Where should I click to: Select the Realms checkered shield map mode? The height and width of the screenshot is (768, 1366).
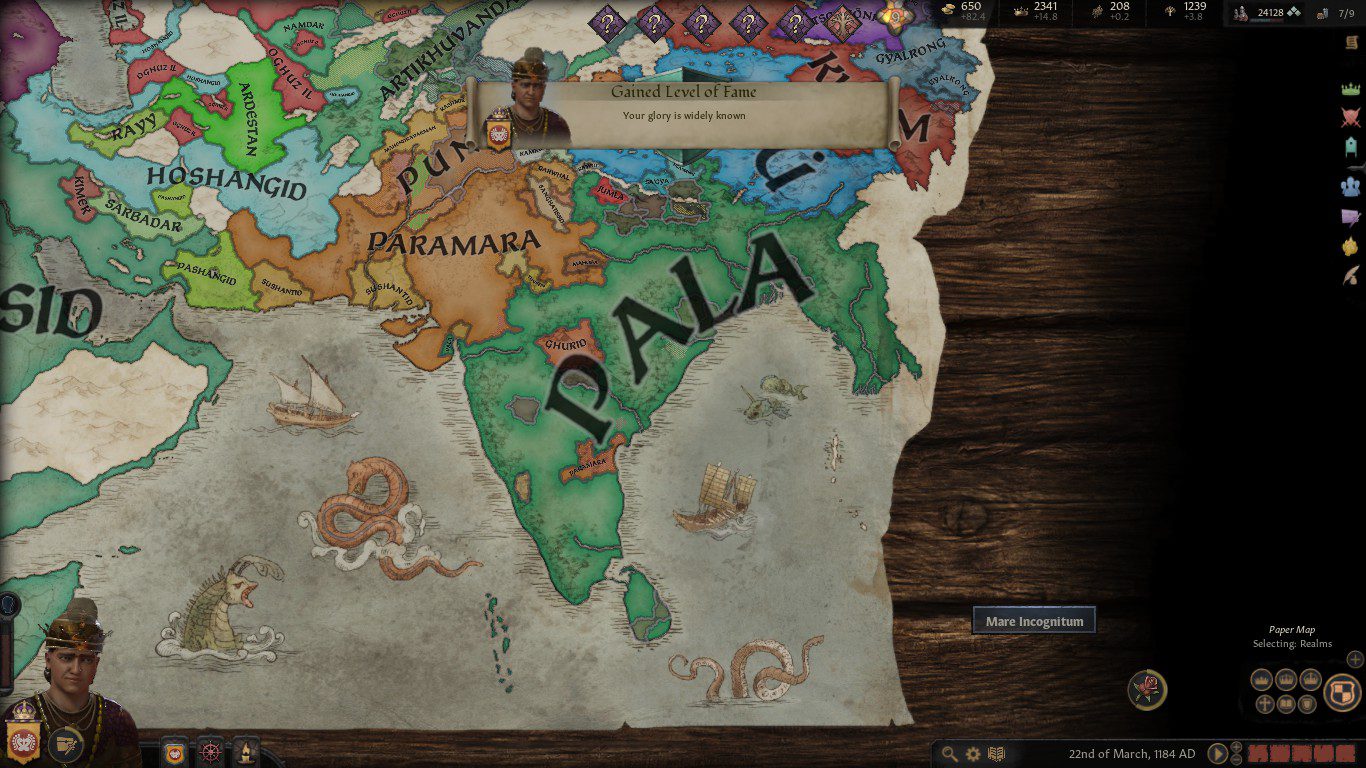tap(1342, 692)
